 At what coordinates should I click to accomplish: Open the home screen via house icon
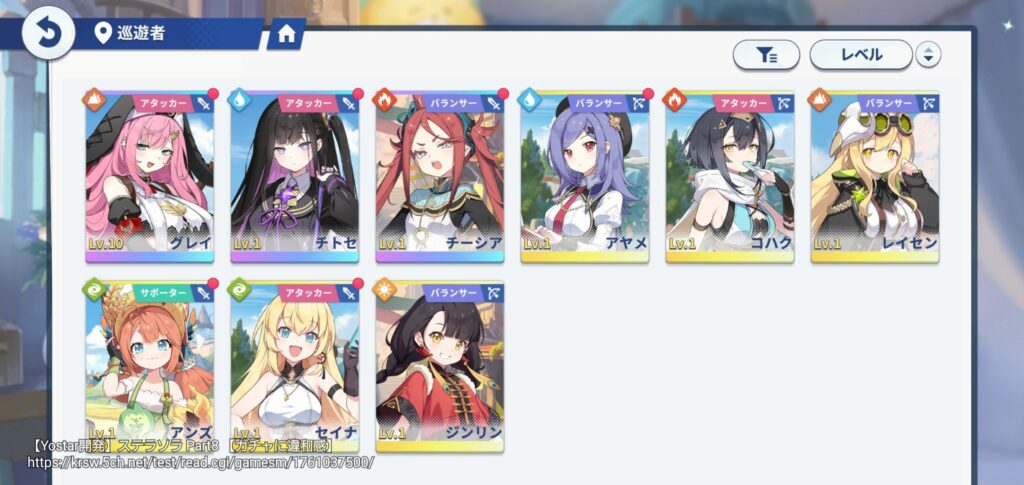pyautogui.click(x=286, y=34)
